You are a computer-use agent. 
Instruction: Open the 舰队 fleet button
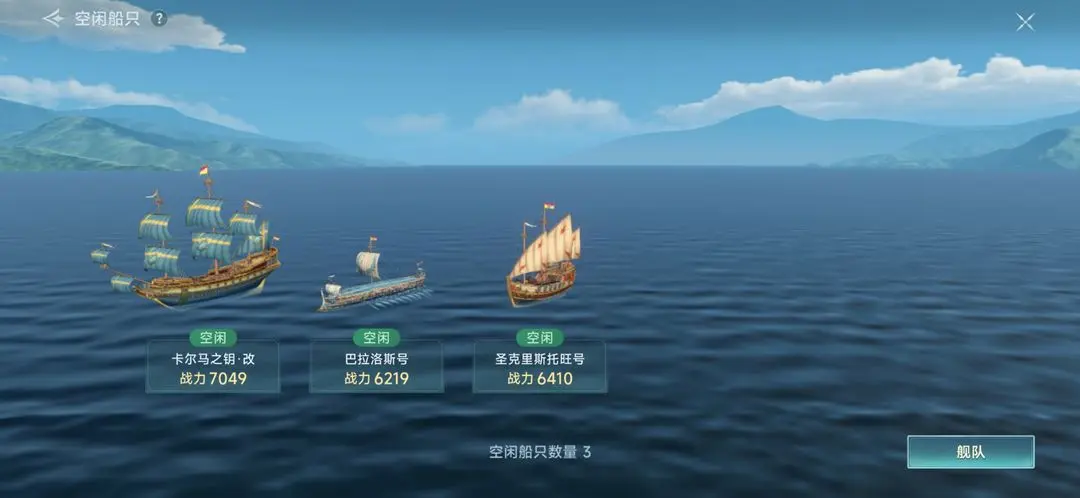tap(970, 452)
